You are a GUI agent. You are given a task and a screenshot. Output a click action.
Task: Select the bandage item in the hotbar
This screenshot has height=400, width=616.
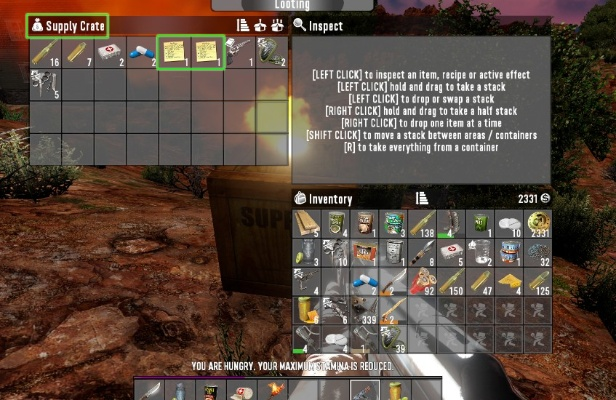point(241,390)
